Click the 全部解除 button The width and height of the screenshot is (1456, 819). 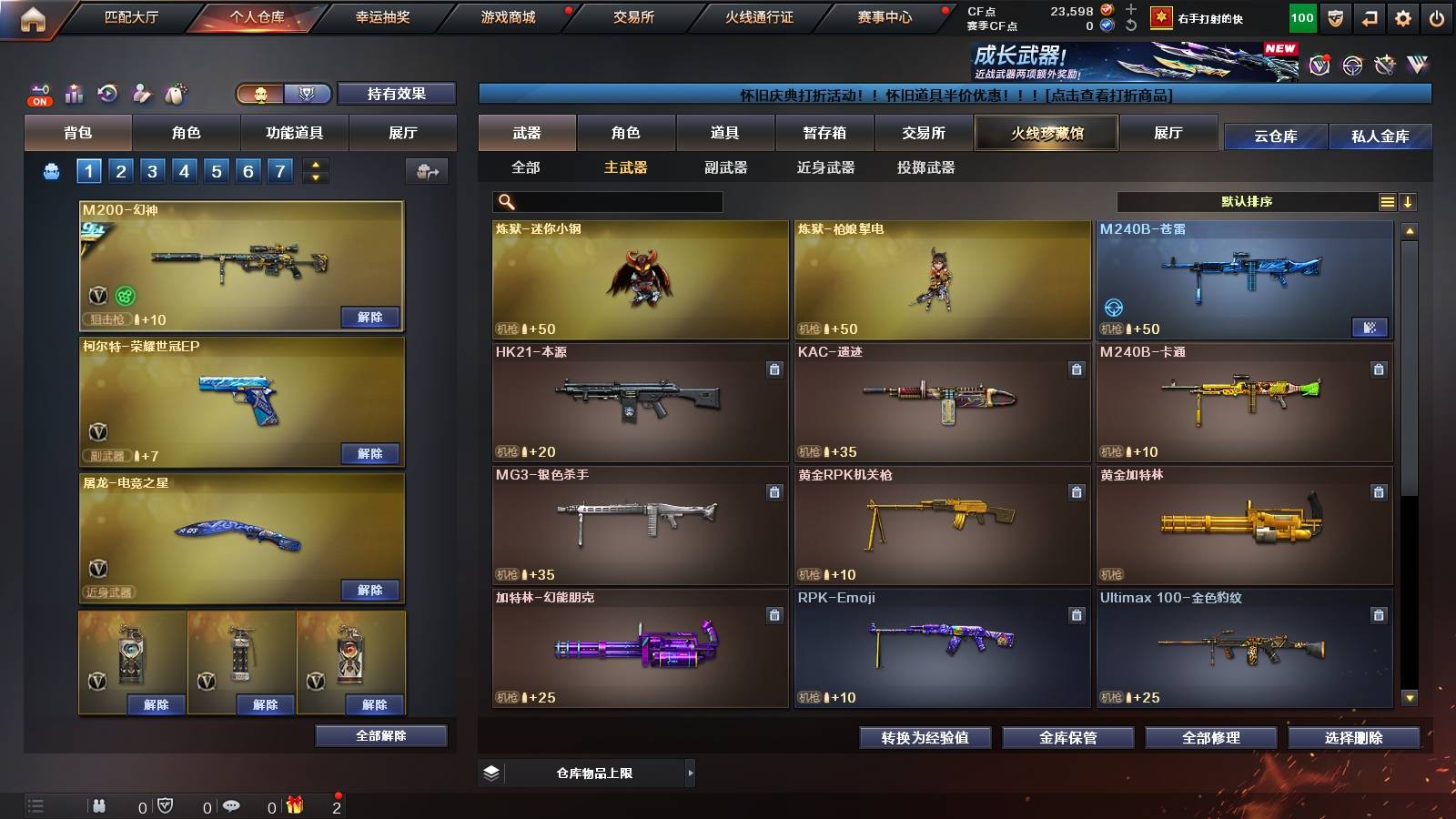(x=381, y=735)
